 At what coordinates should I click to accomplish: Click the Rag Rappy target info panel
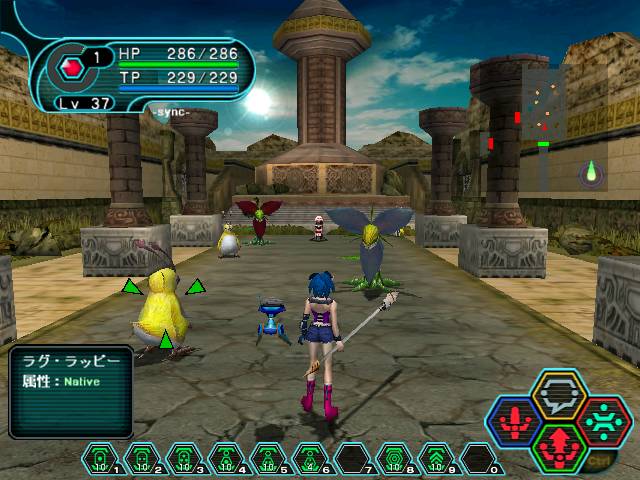[70, 391]
